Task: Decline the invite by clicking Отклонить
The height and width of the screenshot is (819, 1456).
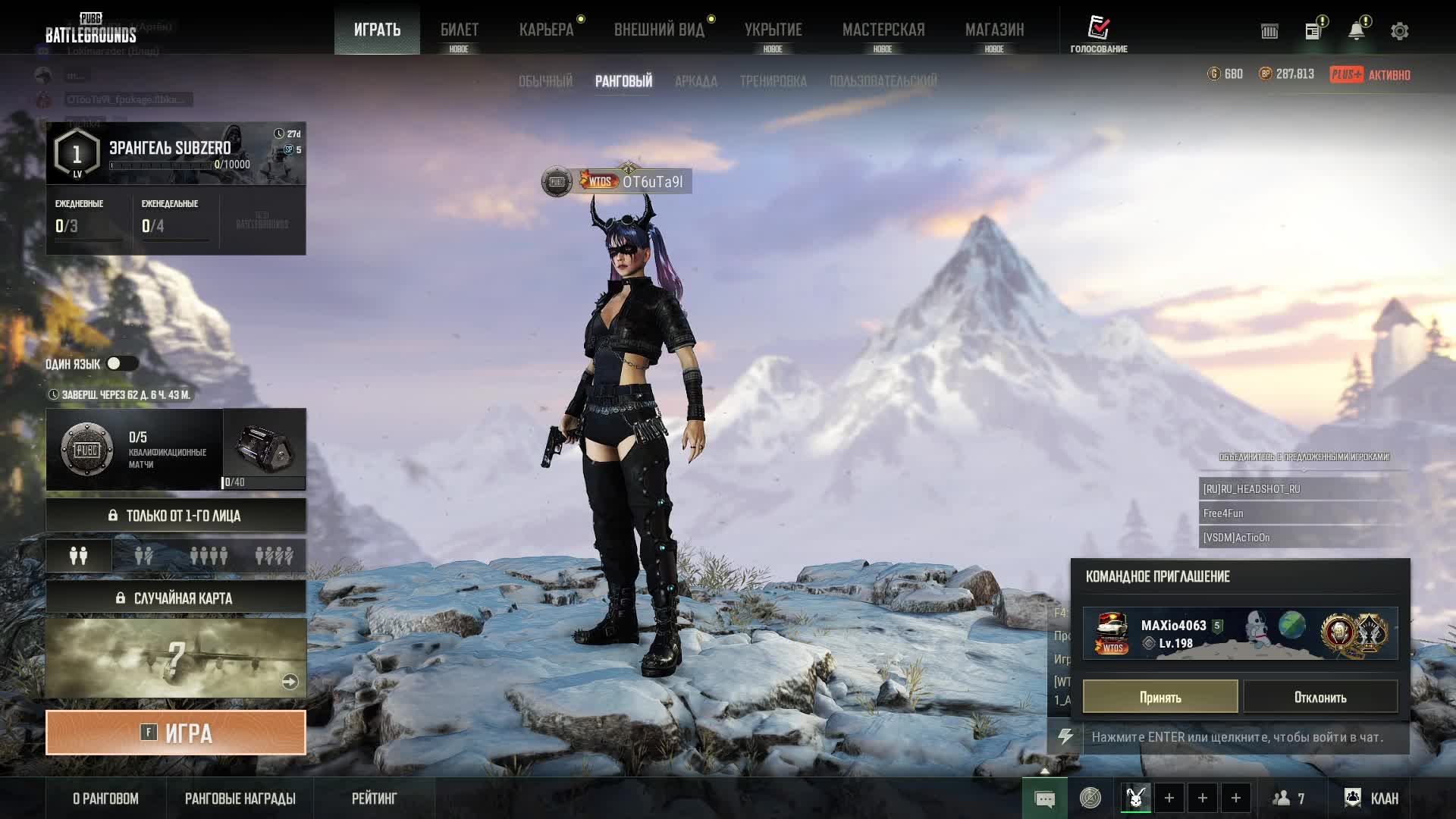Action: pyautogui.click(x=1320, y=697)
